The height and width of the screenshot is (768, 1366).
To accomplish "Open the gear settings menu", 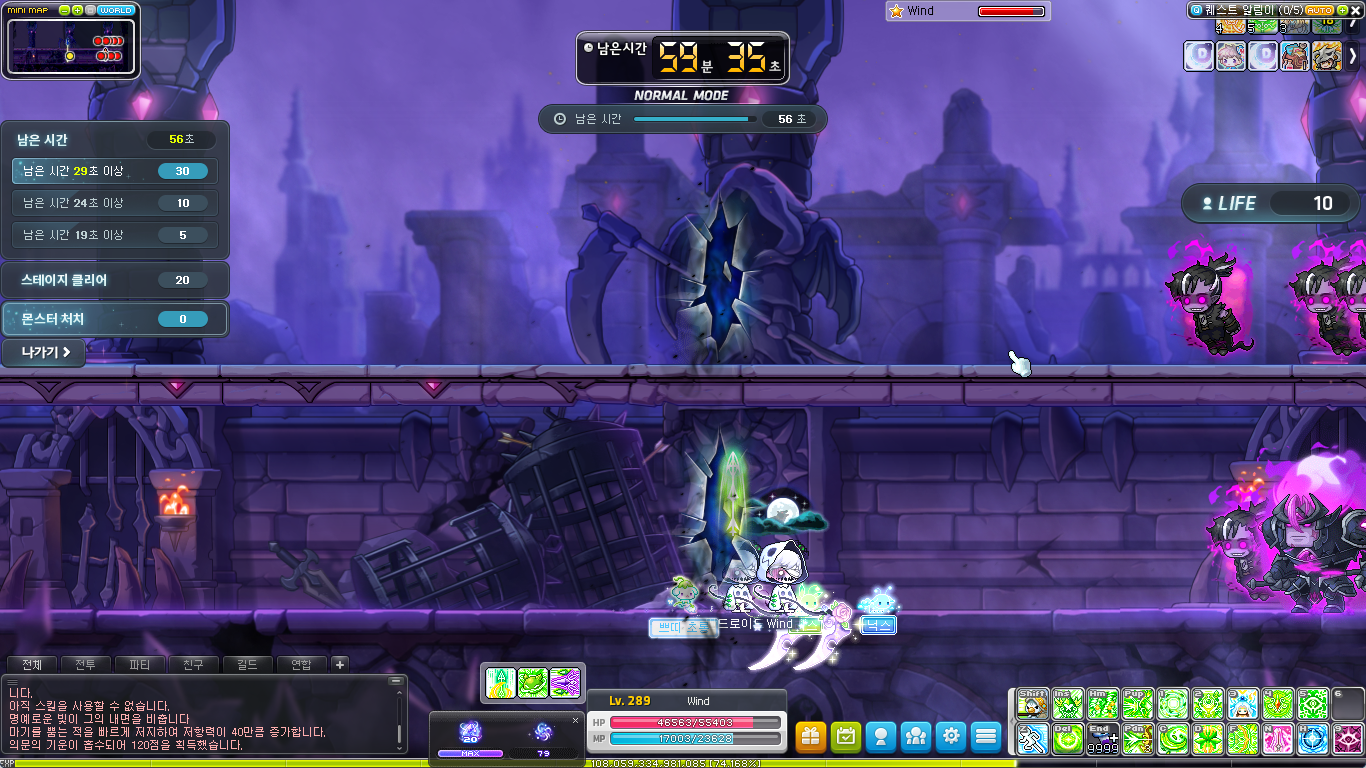I will pos(951,737).
